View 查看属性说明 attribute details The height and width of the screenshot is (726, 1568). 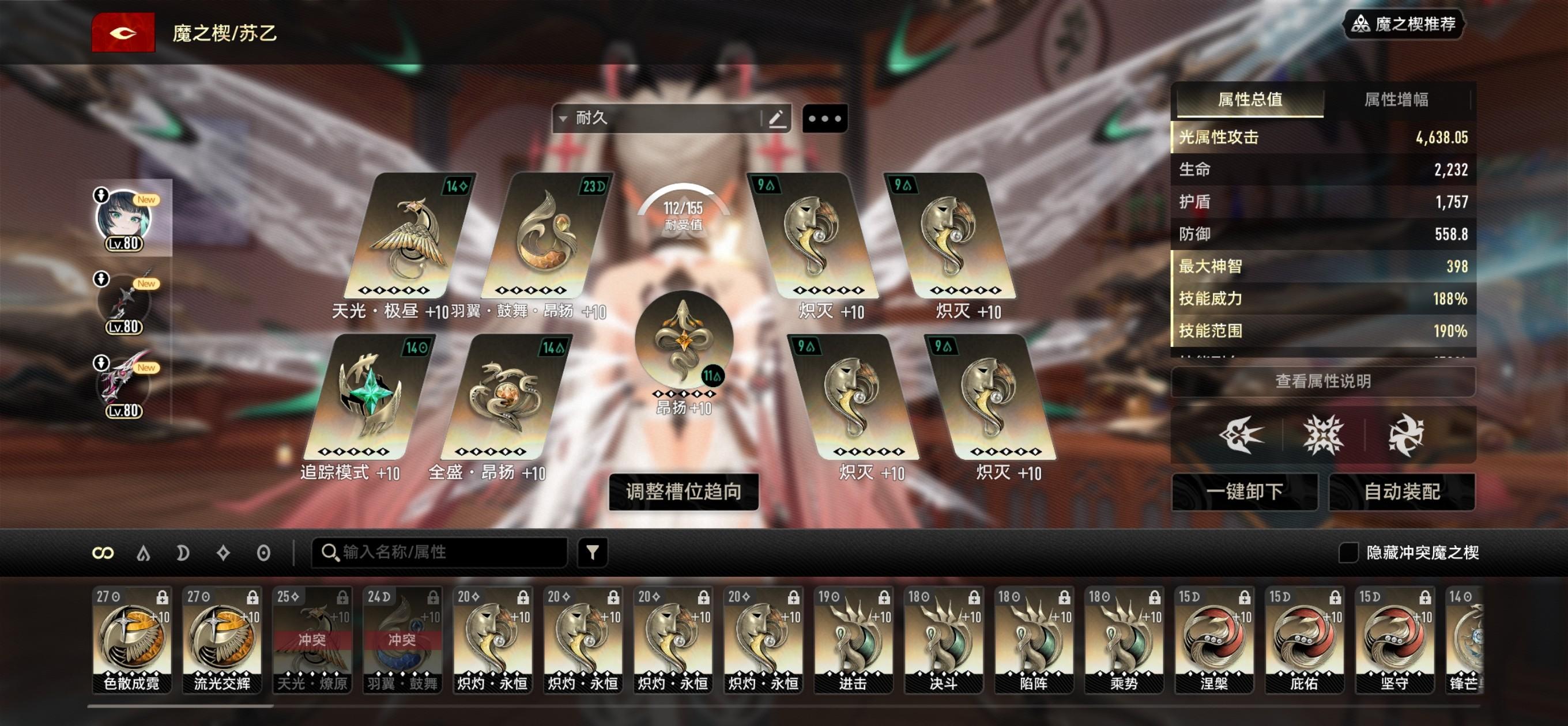click(1322, 381)
